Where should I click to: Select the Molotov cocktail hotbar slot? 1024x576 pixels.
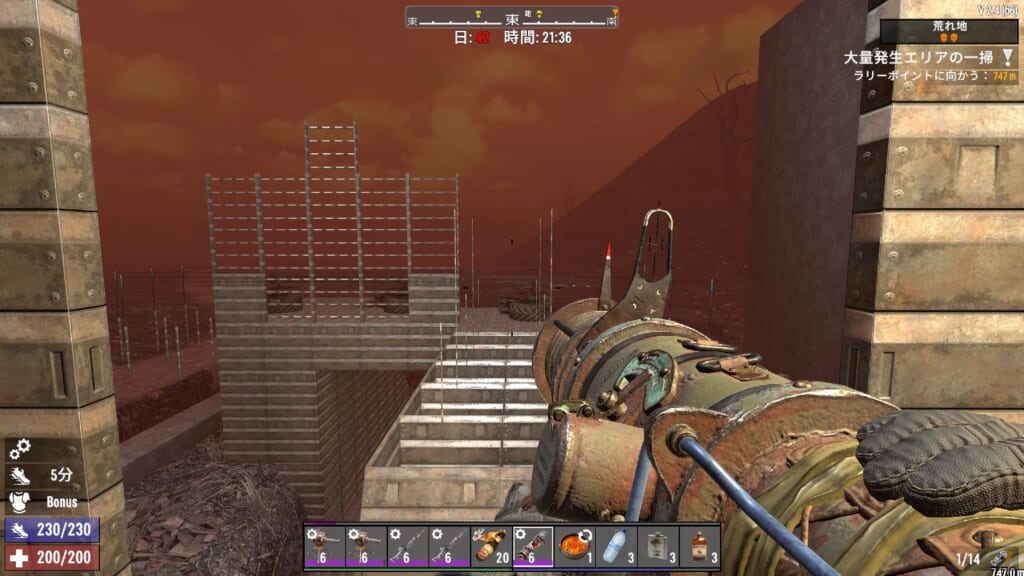491,547
